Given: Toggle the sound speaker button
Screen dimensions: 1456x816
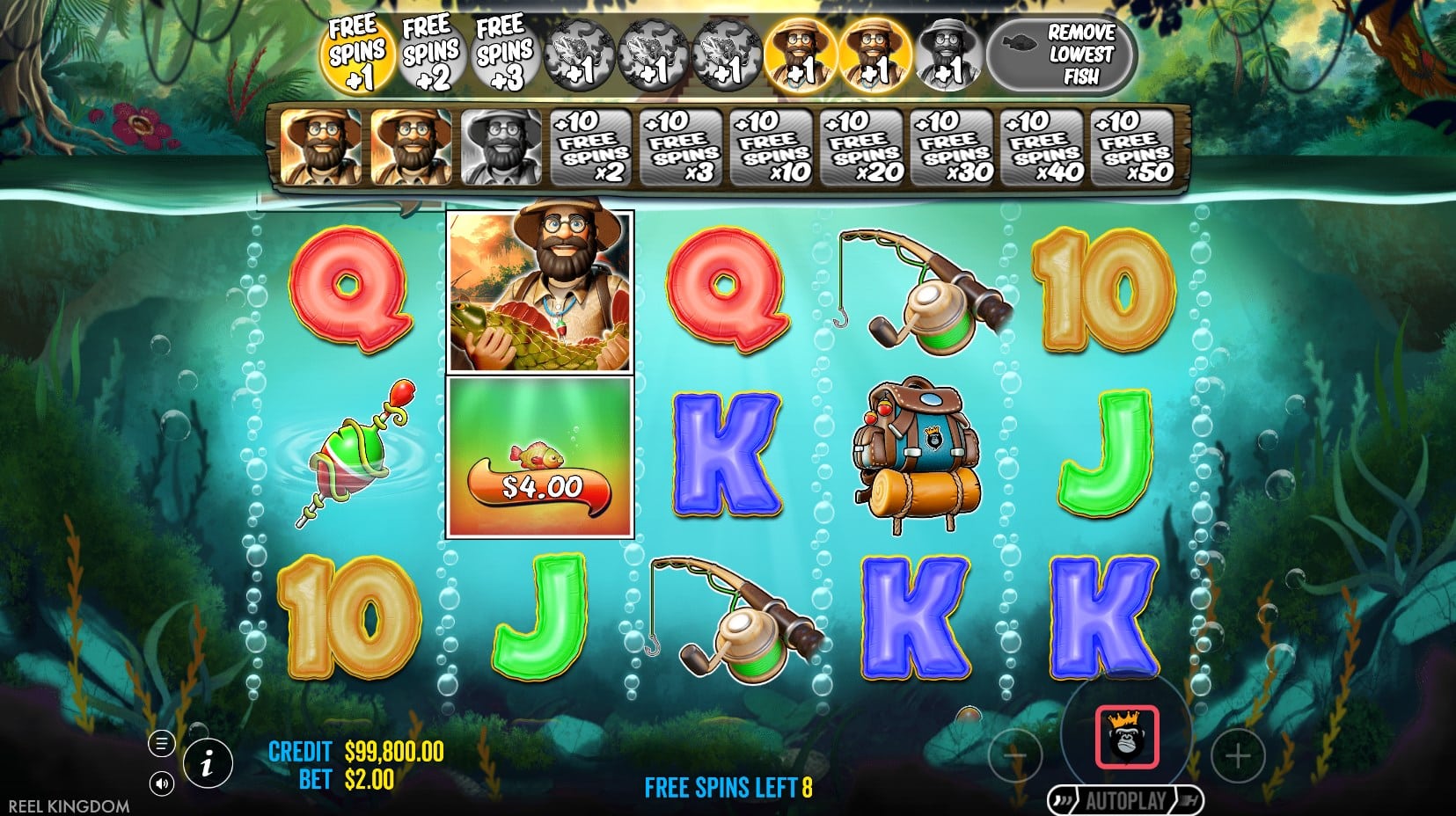Looking at the screenshot, I should pos(161,783).
